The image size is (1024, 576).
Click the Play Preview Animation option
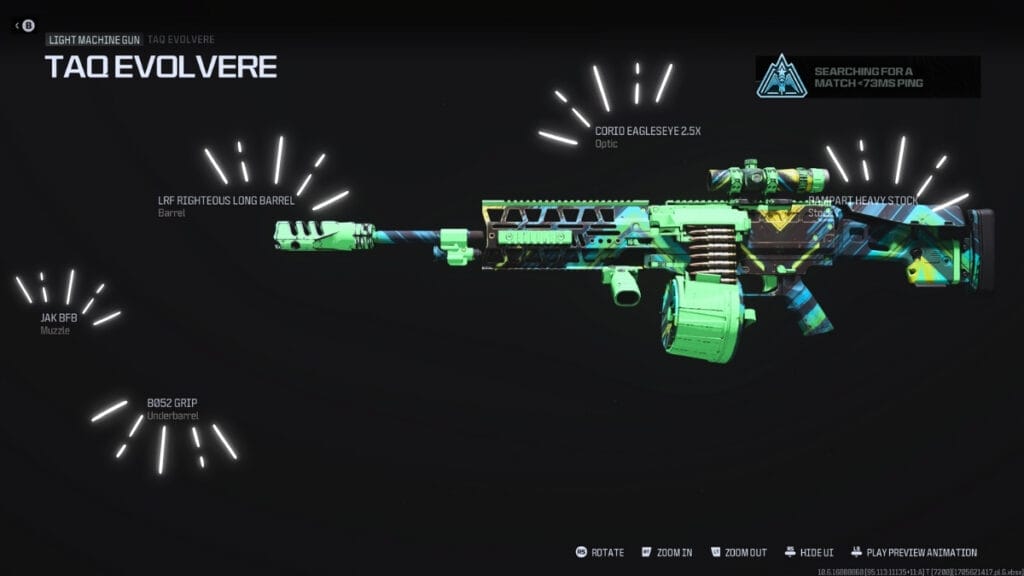click(912, 552)
